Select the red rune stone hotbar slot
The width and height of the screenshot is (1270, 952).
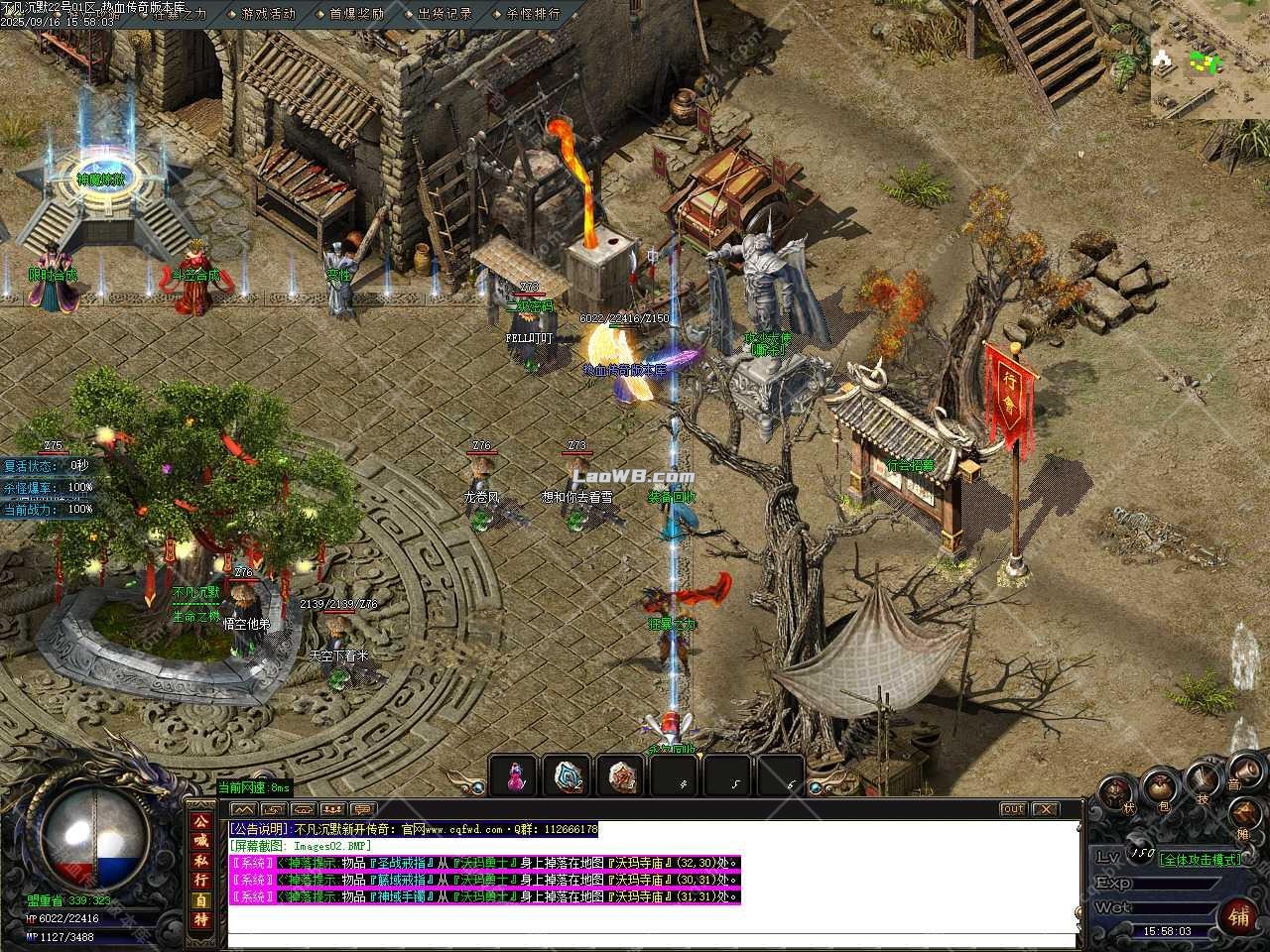click(x=622, y=776)
